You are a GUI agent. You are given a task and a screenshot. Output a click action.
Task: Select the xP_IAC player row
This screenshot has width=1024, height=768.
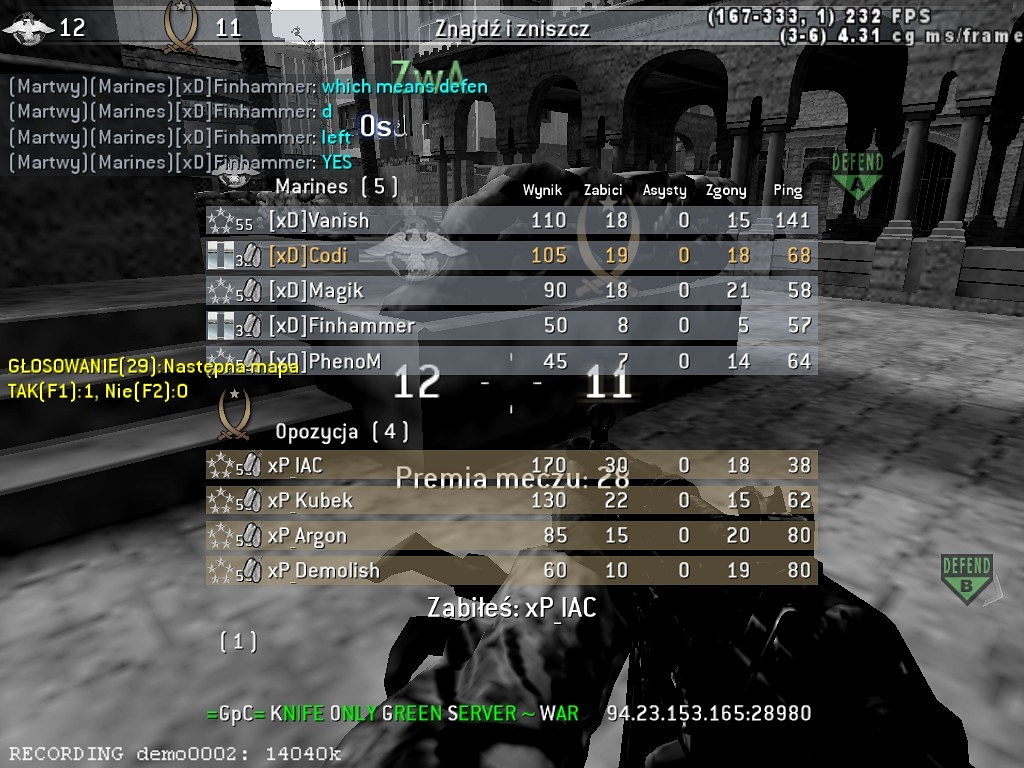point(511,465)
